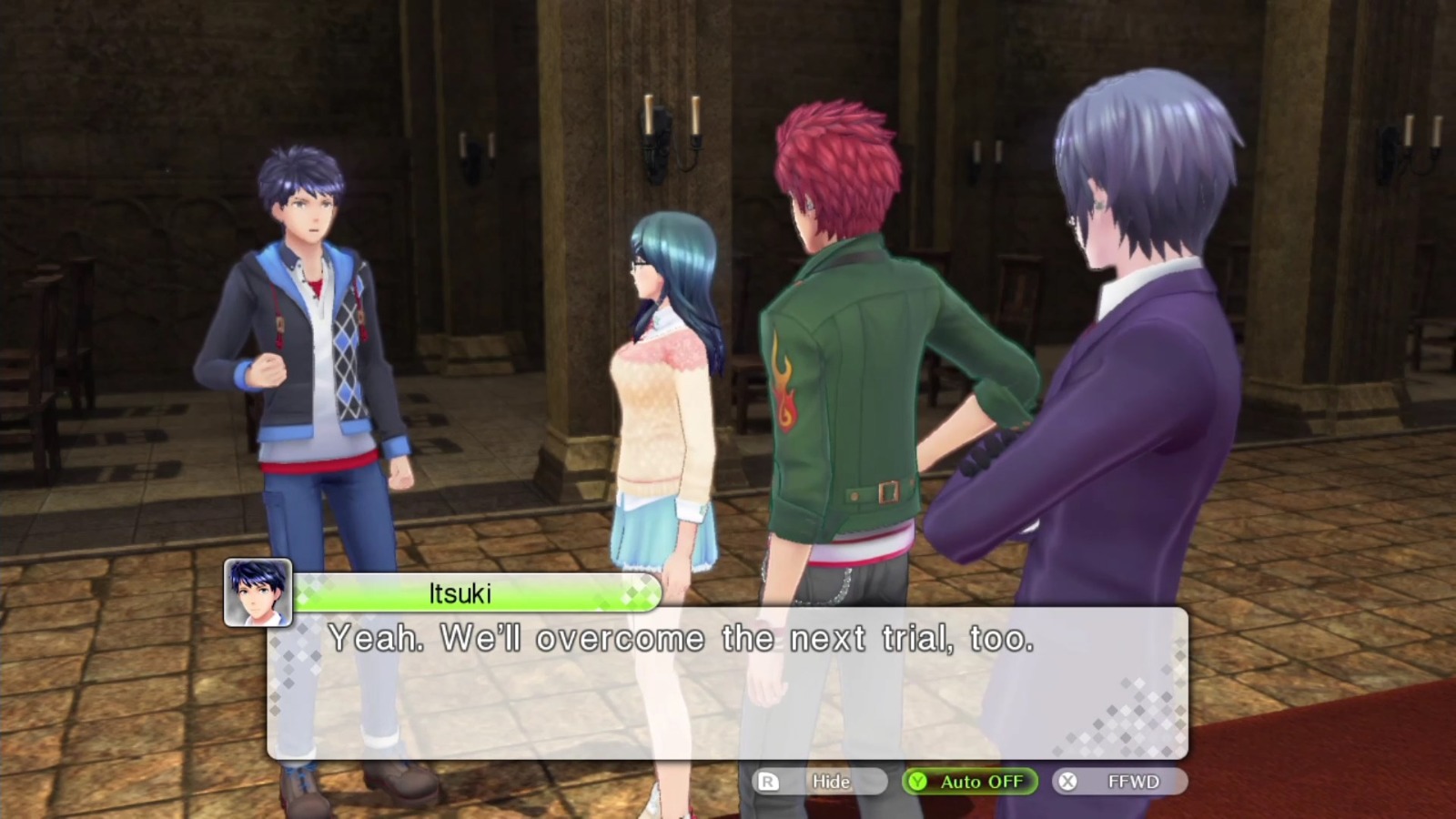Click the green Auto OFF pill control
This screenshot has height=819, width=1456.
[x=969, y=781]
